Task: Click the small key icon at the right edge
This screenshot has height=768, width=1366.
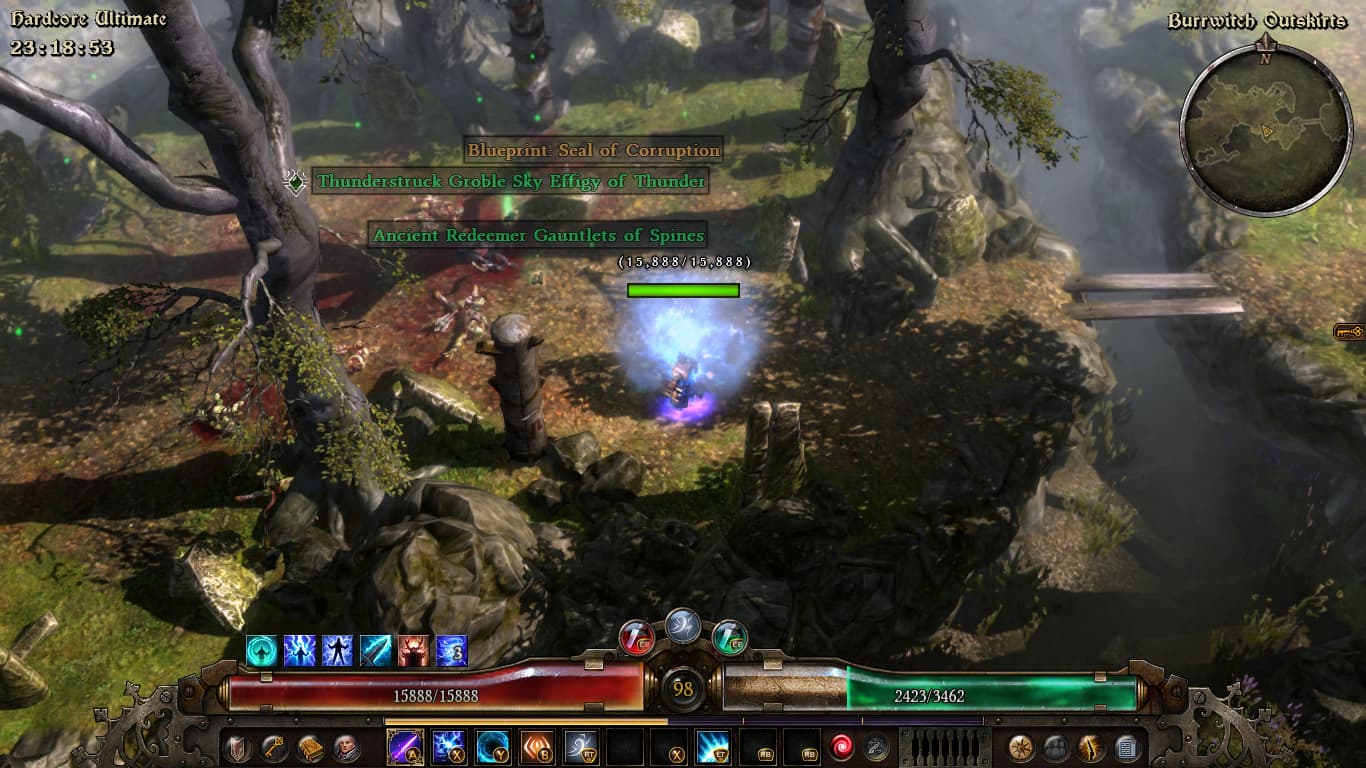Action: tap(1349, 332)
